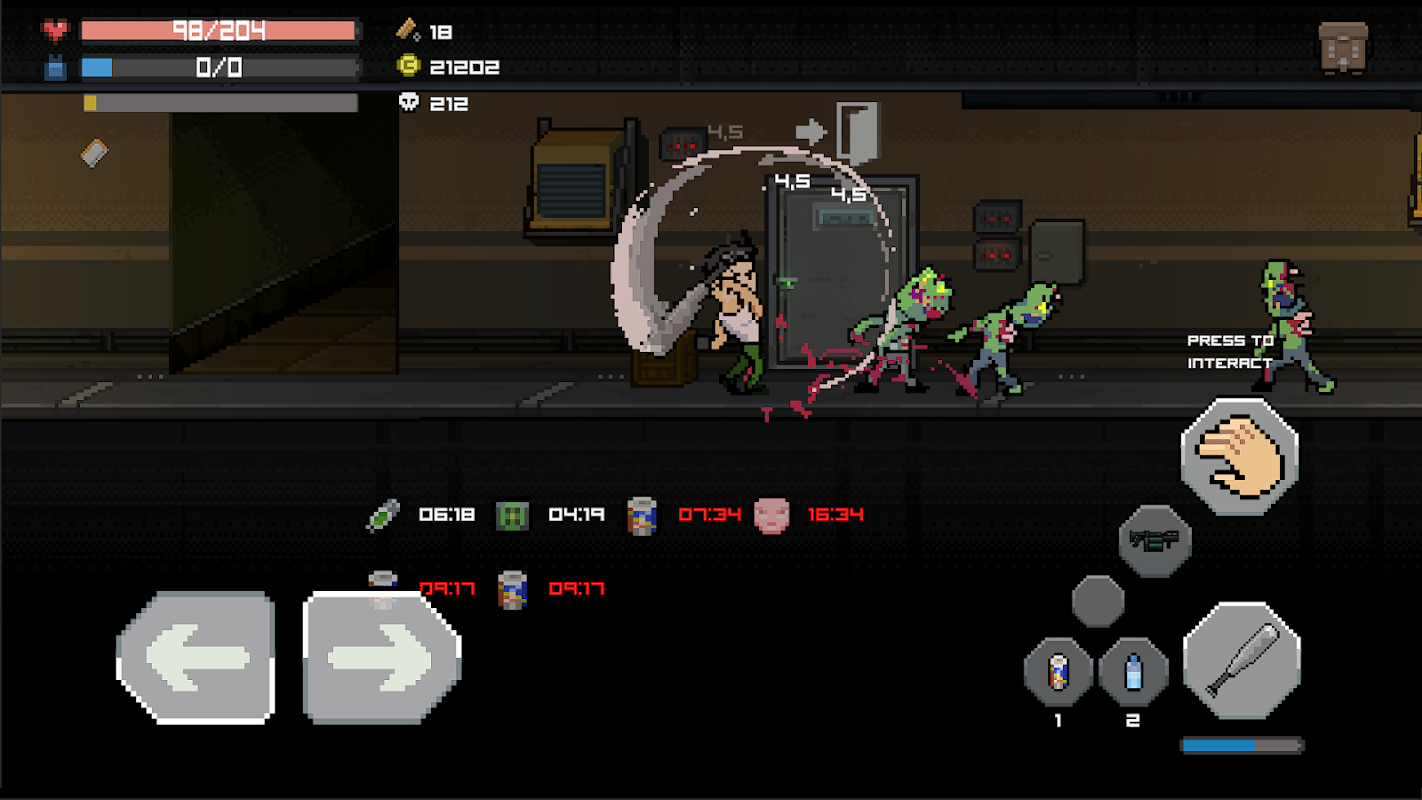Image resolution: width=1422 pixels, height=800 pixels.
Task: Swing the baseball bat attack button
Action: (1242, 660)
